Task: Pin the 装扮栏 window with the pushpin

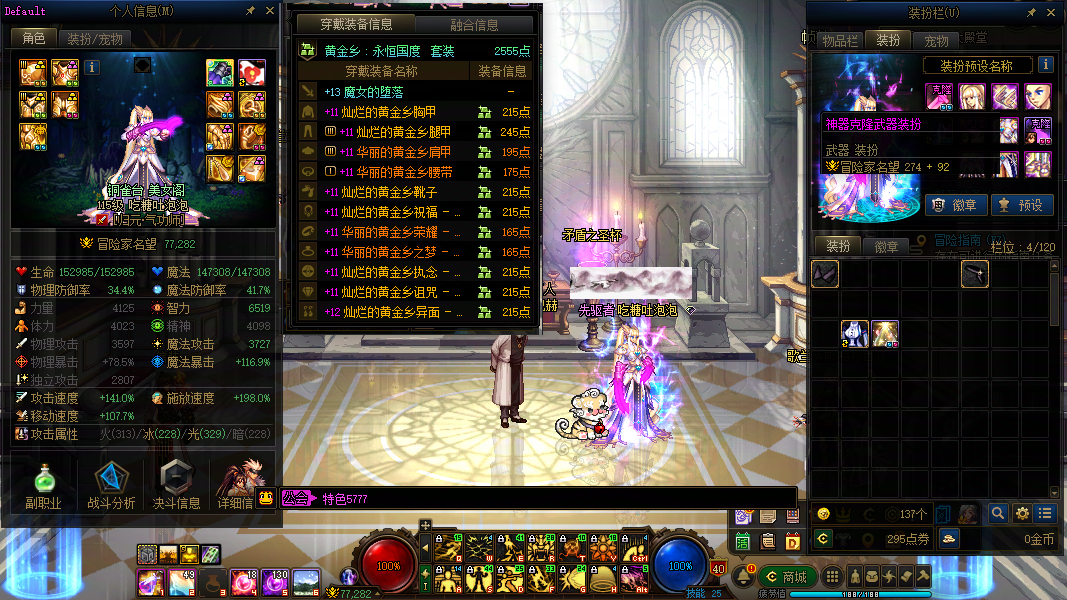Action: point(1031,13)
